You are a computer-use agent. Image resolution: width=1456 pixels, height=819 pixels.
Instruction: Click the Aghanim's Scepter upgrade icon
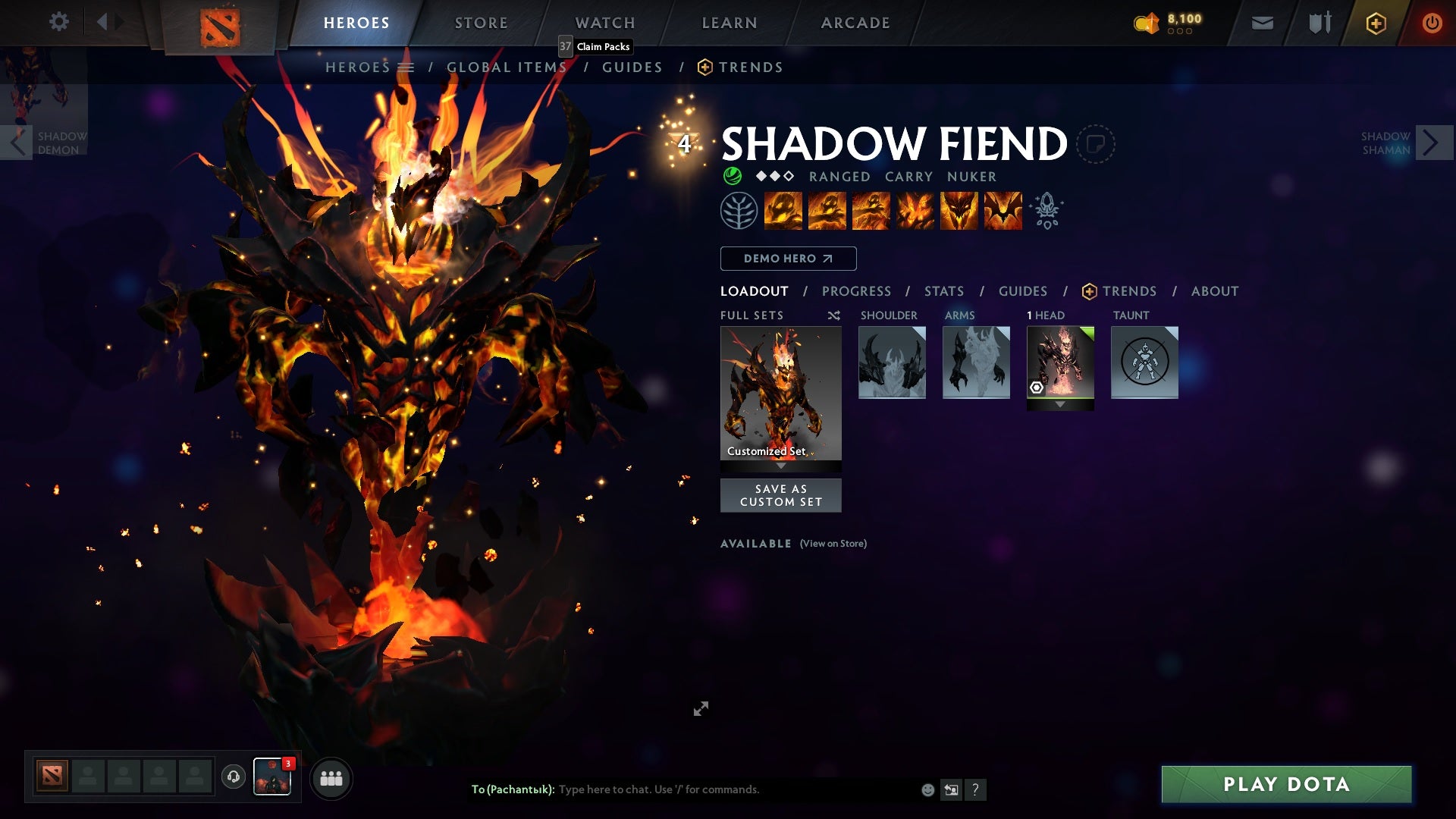click(1047, 211)
